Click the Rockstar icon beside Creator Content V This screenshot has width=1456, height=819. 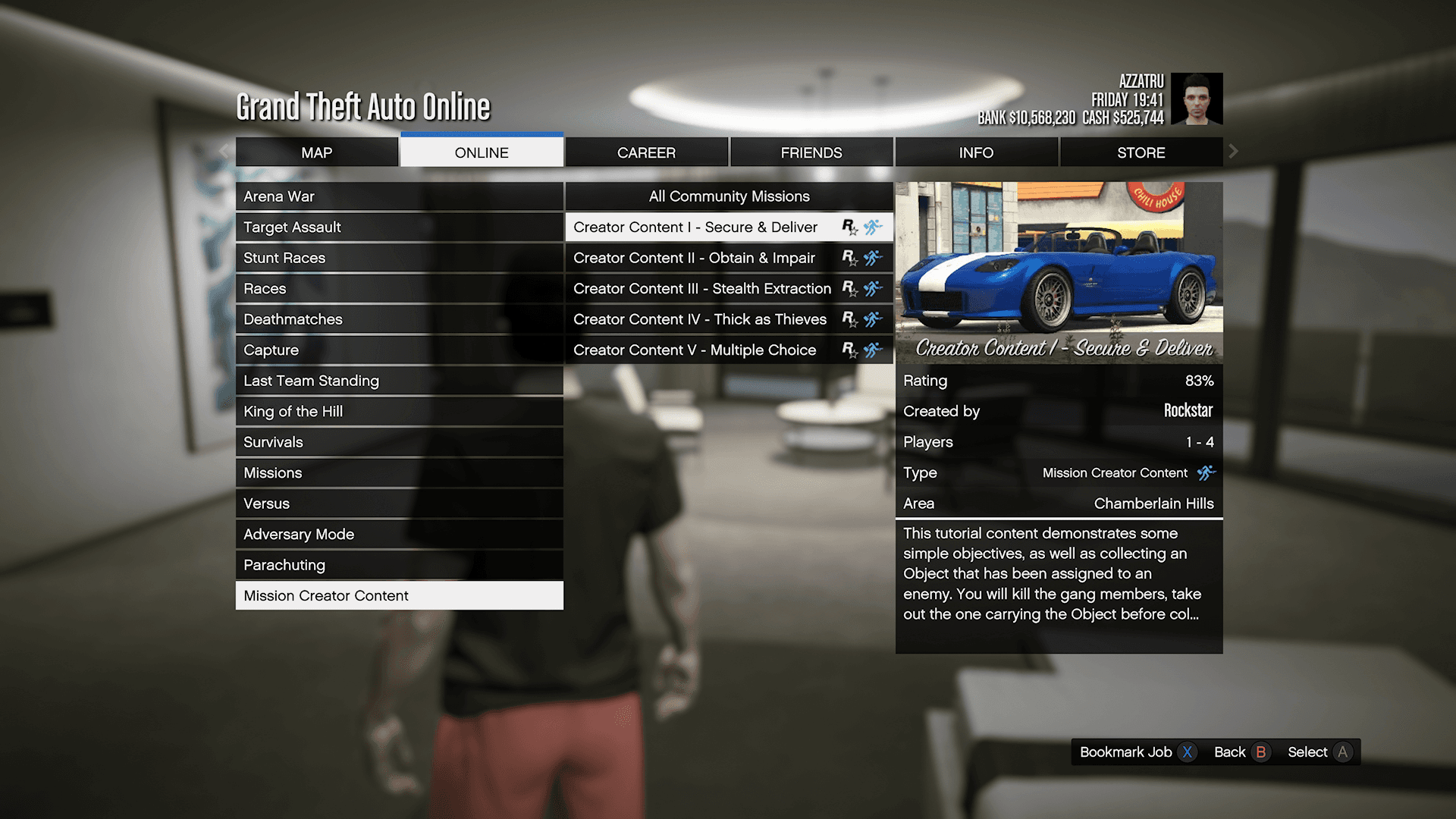849,350
